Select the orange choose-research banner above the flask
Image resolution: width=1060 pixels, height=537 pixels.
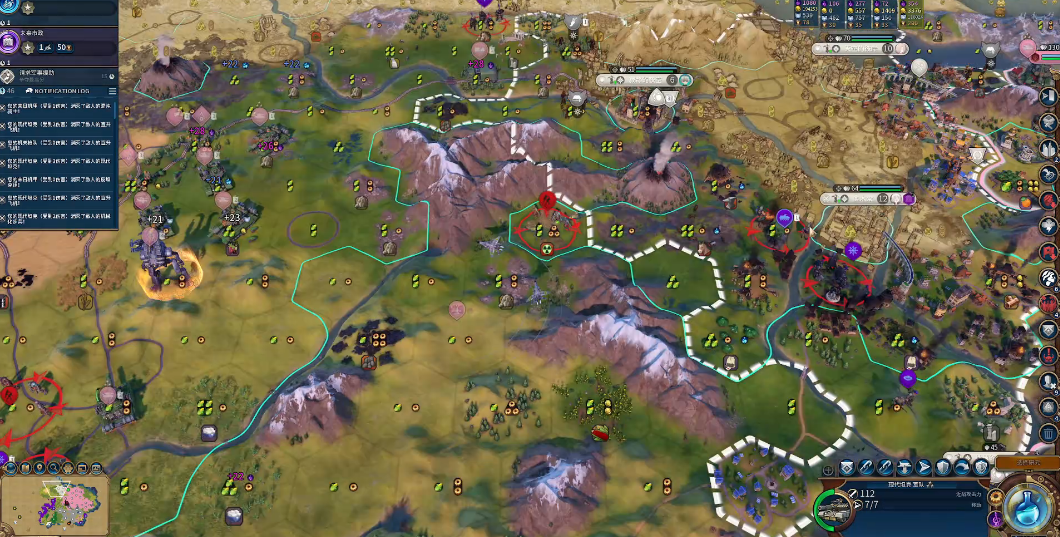pyautogui.click(x=1027, y=464)
